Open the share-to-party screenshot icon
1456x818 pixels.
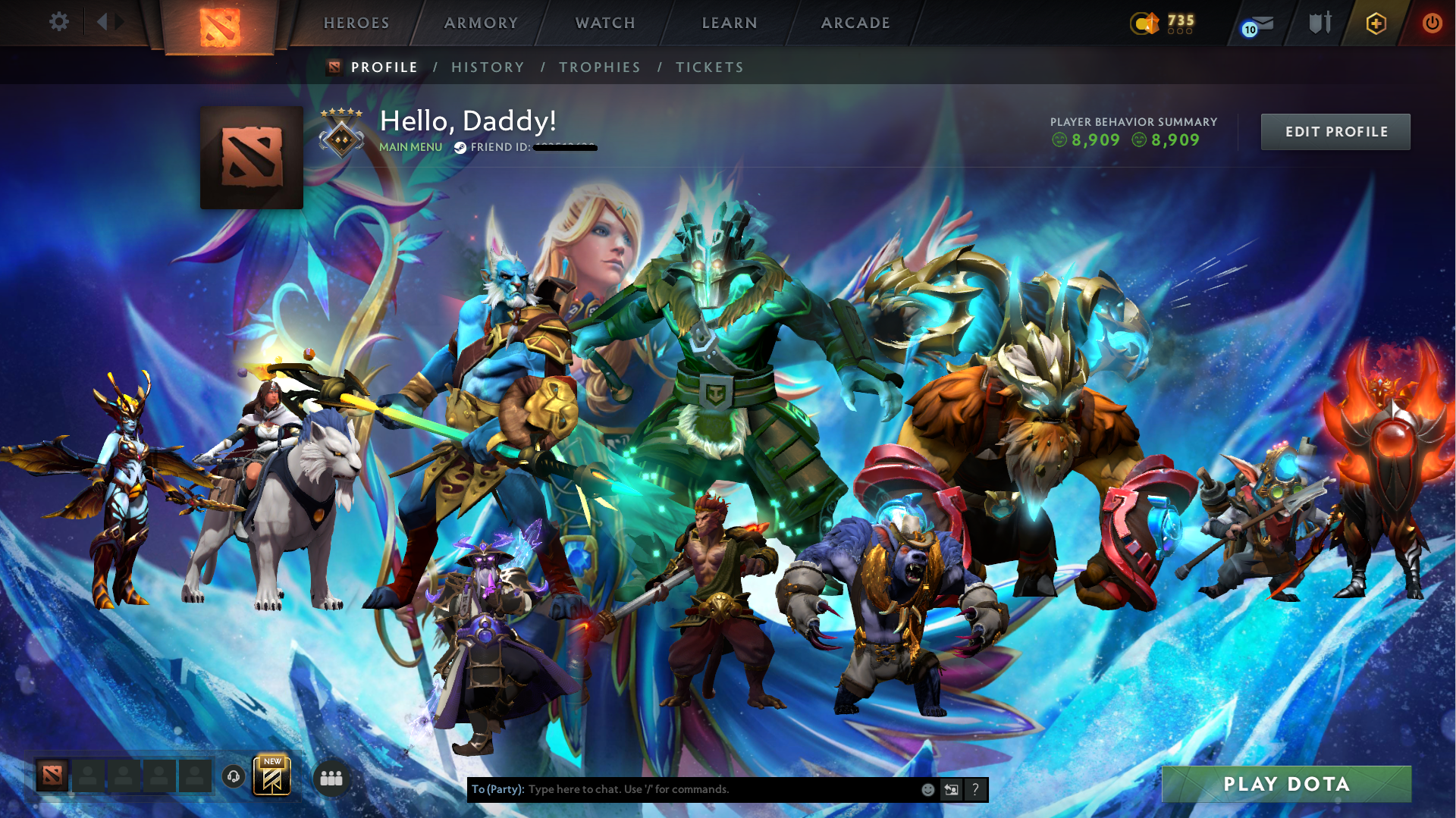tap(952, 789)
